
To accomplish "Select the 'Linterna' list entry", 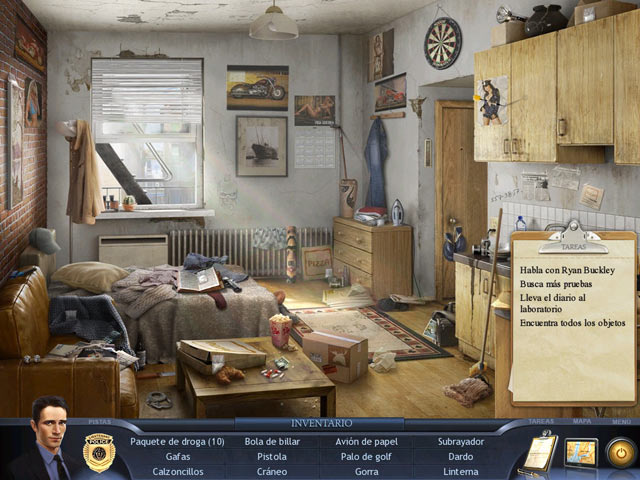I will point(460,471).
